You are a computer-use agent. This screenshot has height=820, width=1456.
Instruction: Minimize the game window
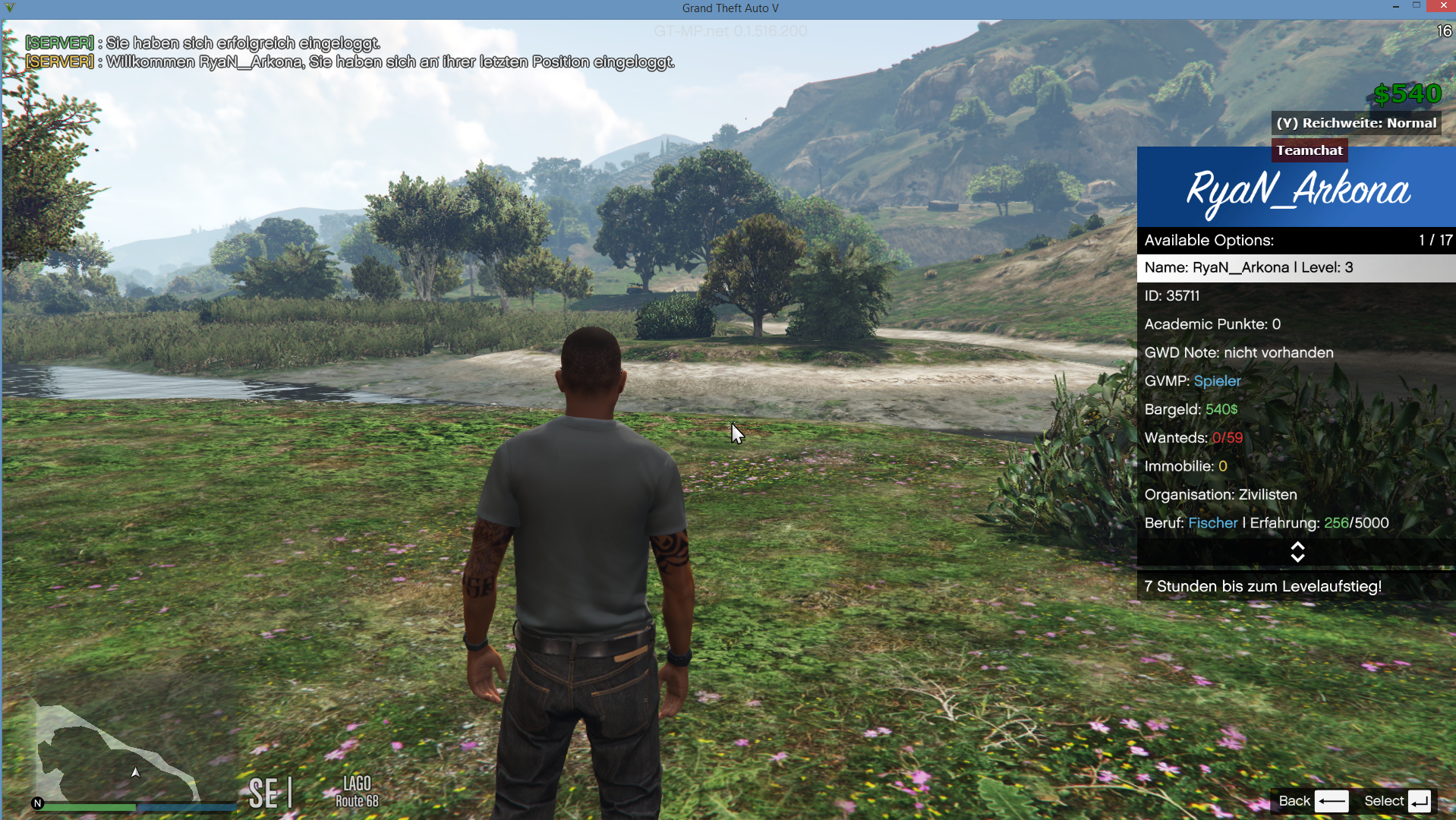(1395, 6)
